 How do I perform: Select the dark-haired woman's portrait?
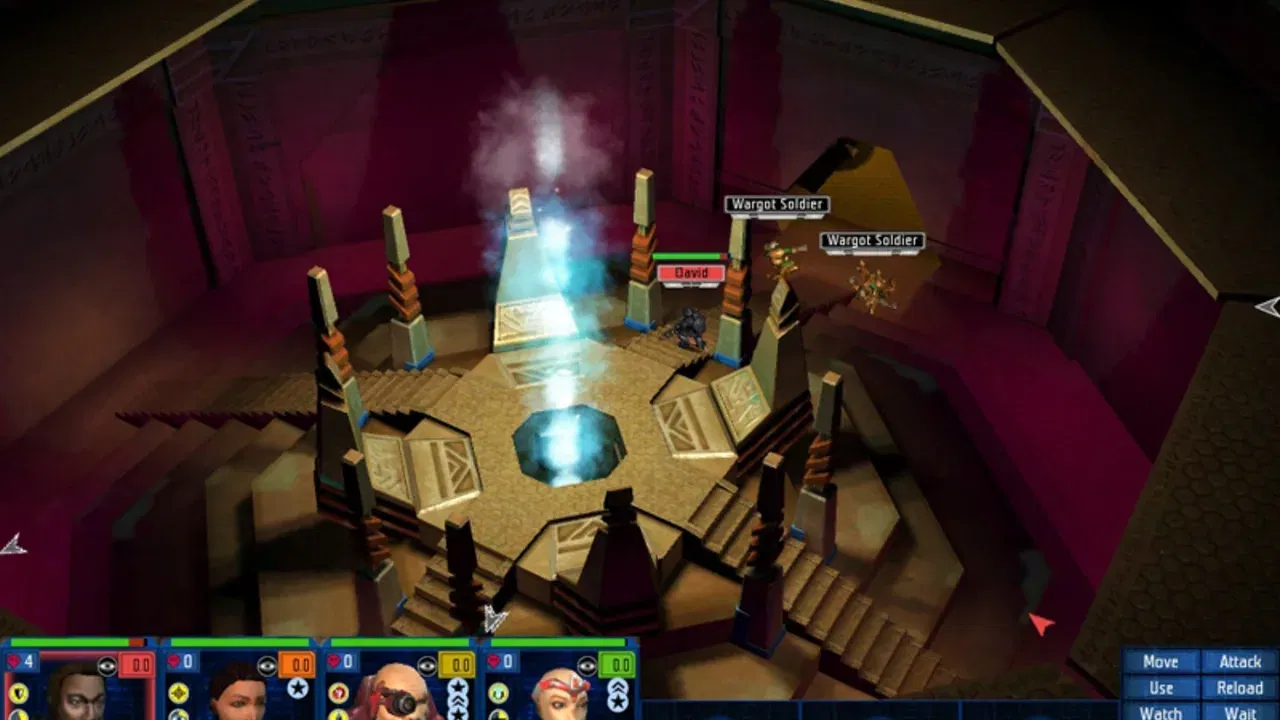238,694
